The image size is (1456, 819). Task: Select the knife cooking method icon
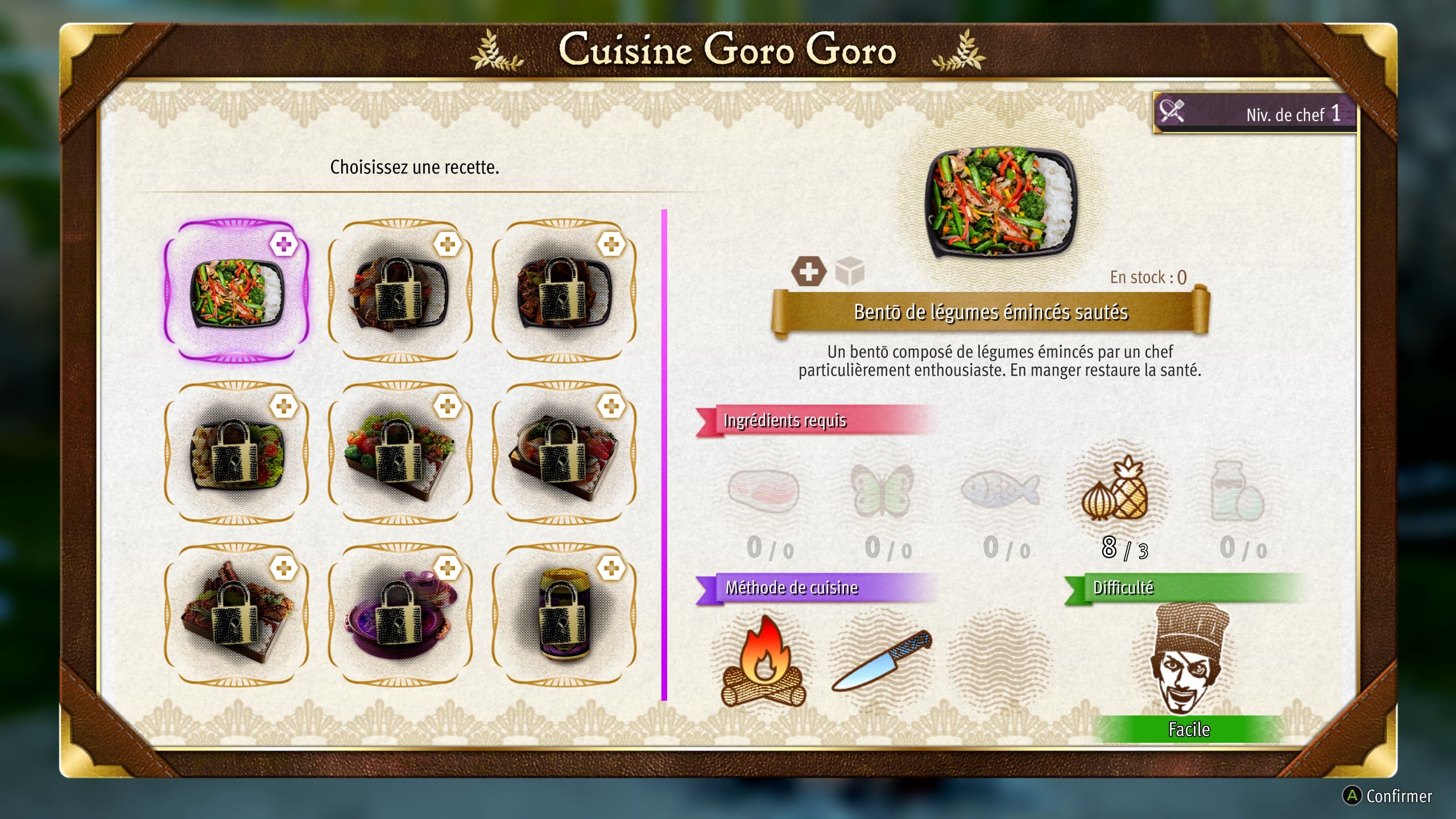(883, 661)
